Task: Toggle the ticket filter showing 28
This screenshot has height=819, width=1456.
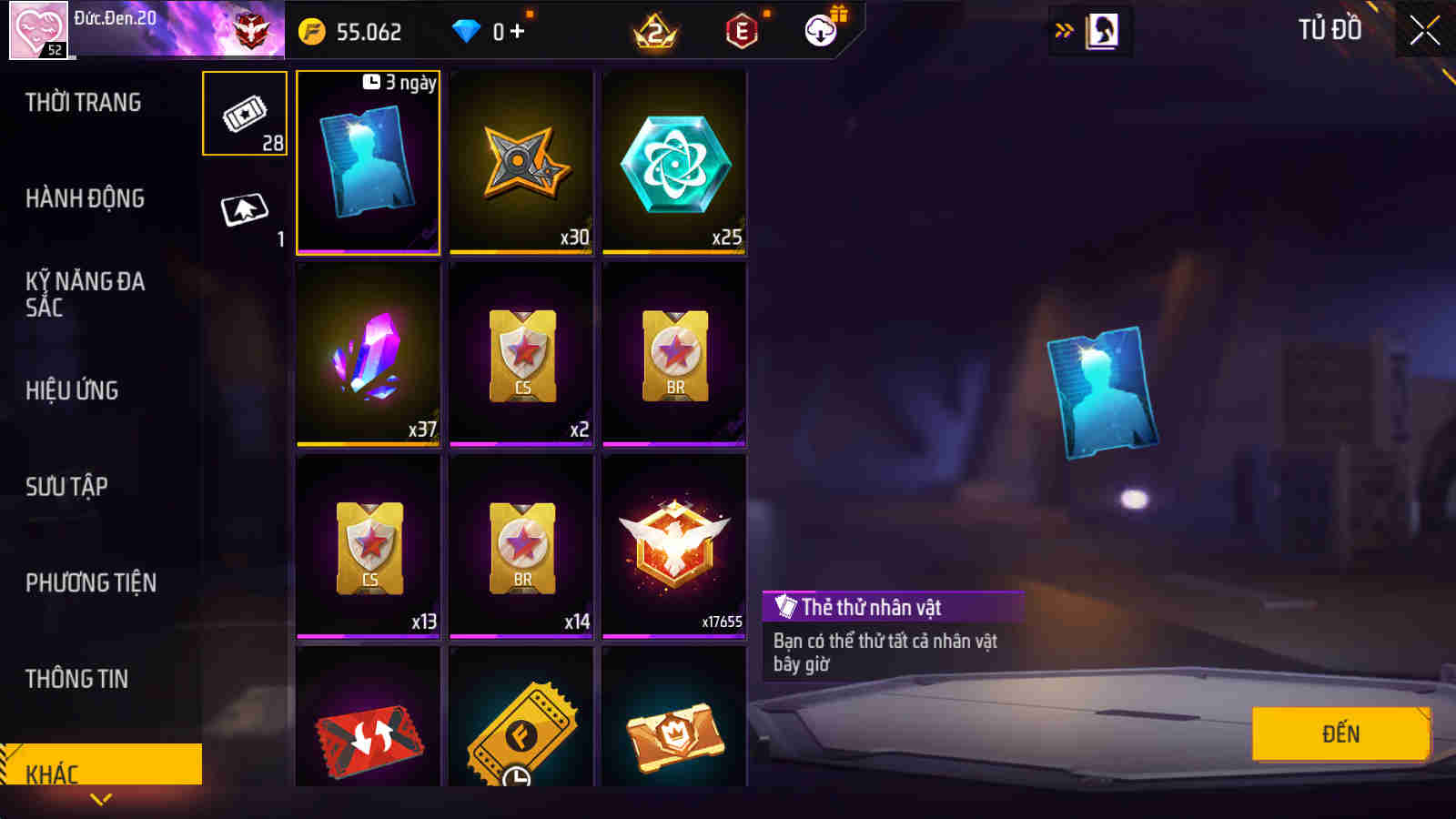Action: pyautogui.click(x=244, y=114)
